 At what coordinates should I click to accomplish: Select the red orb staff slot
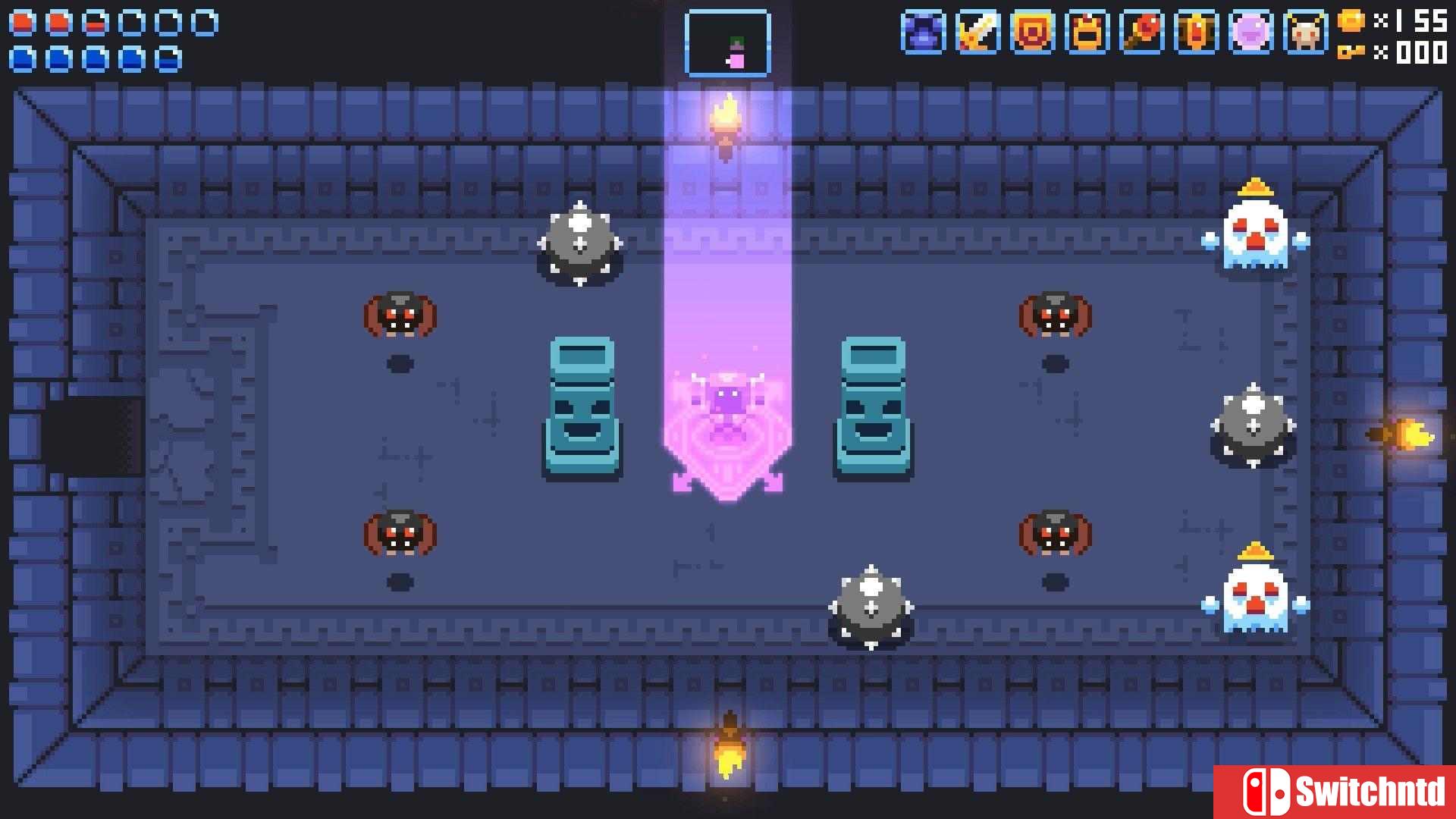[x=1141, y=33]
